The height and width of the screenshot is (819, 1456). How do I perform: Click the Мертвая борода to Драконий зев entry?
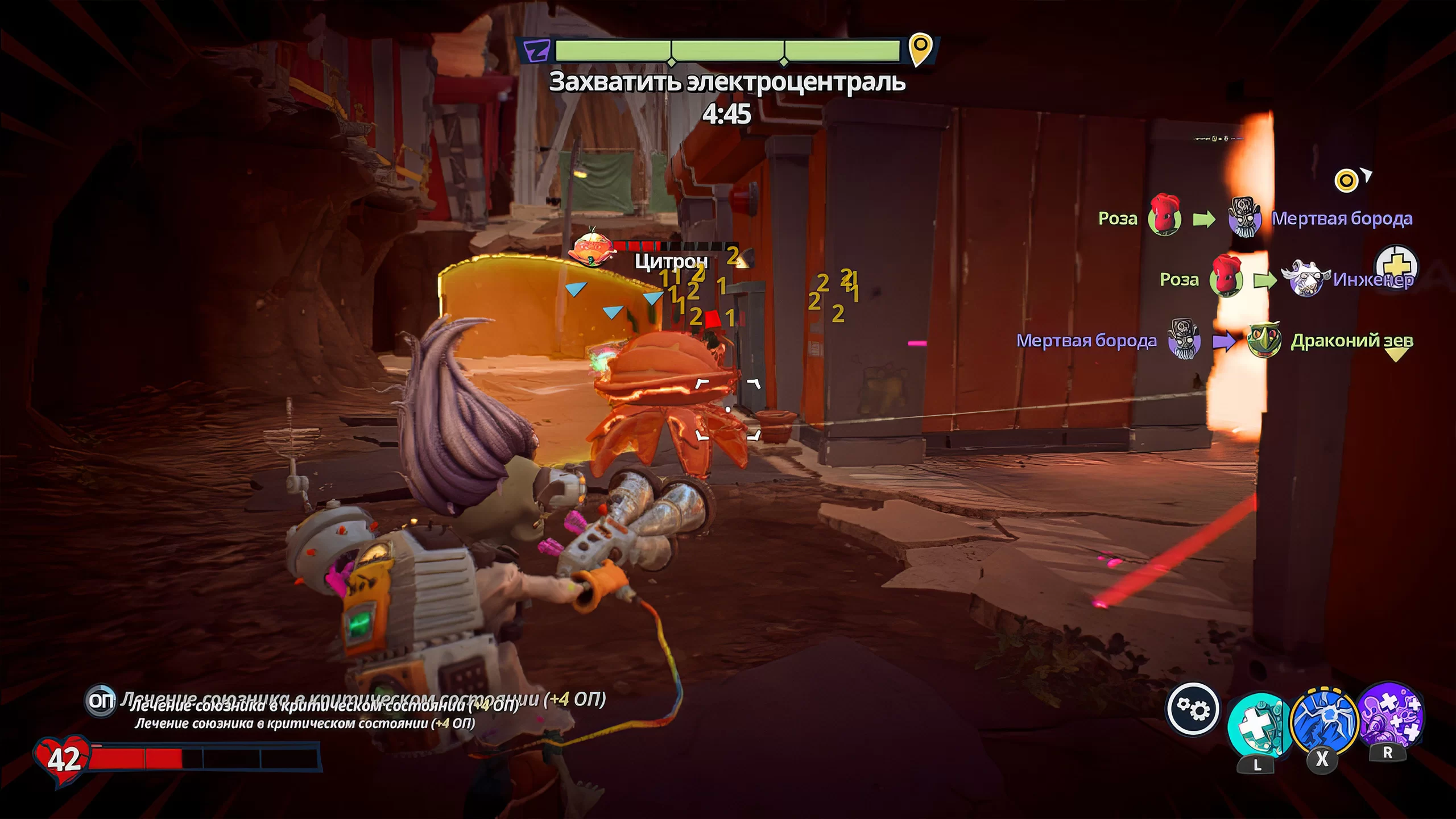pos(1214,341)
